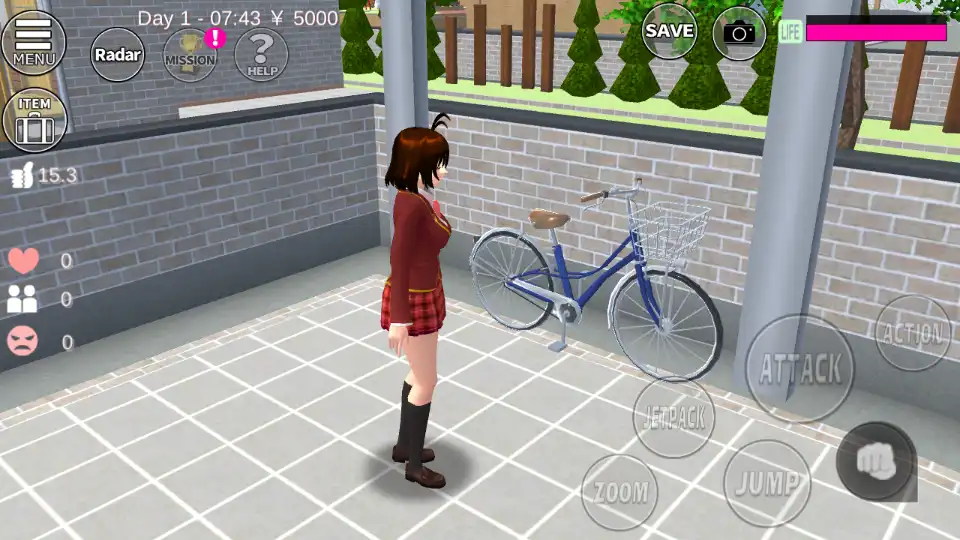Toggle the ZOOM button

pyautogui.click(x=620, y=492)
